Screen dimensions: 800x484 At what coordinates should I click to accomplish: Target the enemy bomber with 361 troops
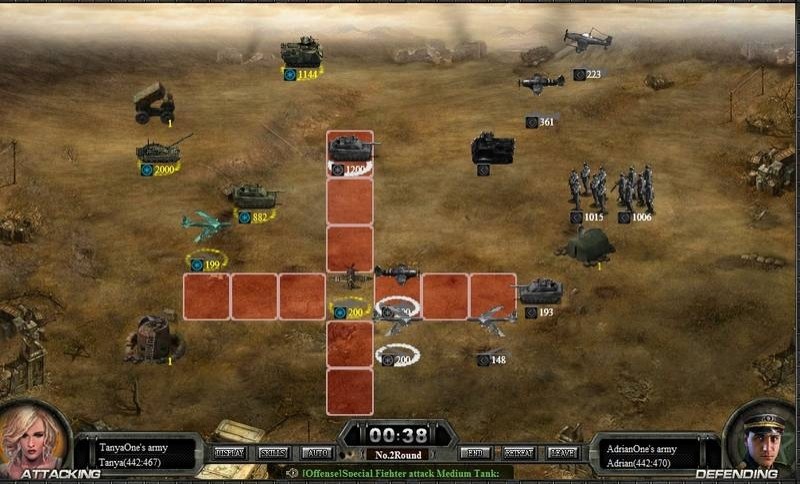pos(541,84)
